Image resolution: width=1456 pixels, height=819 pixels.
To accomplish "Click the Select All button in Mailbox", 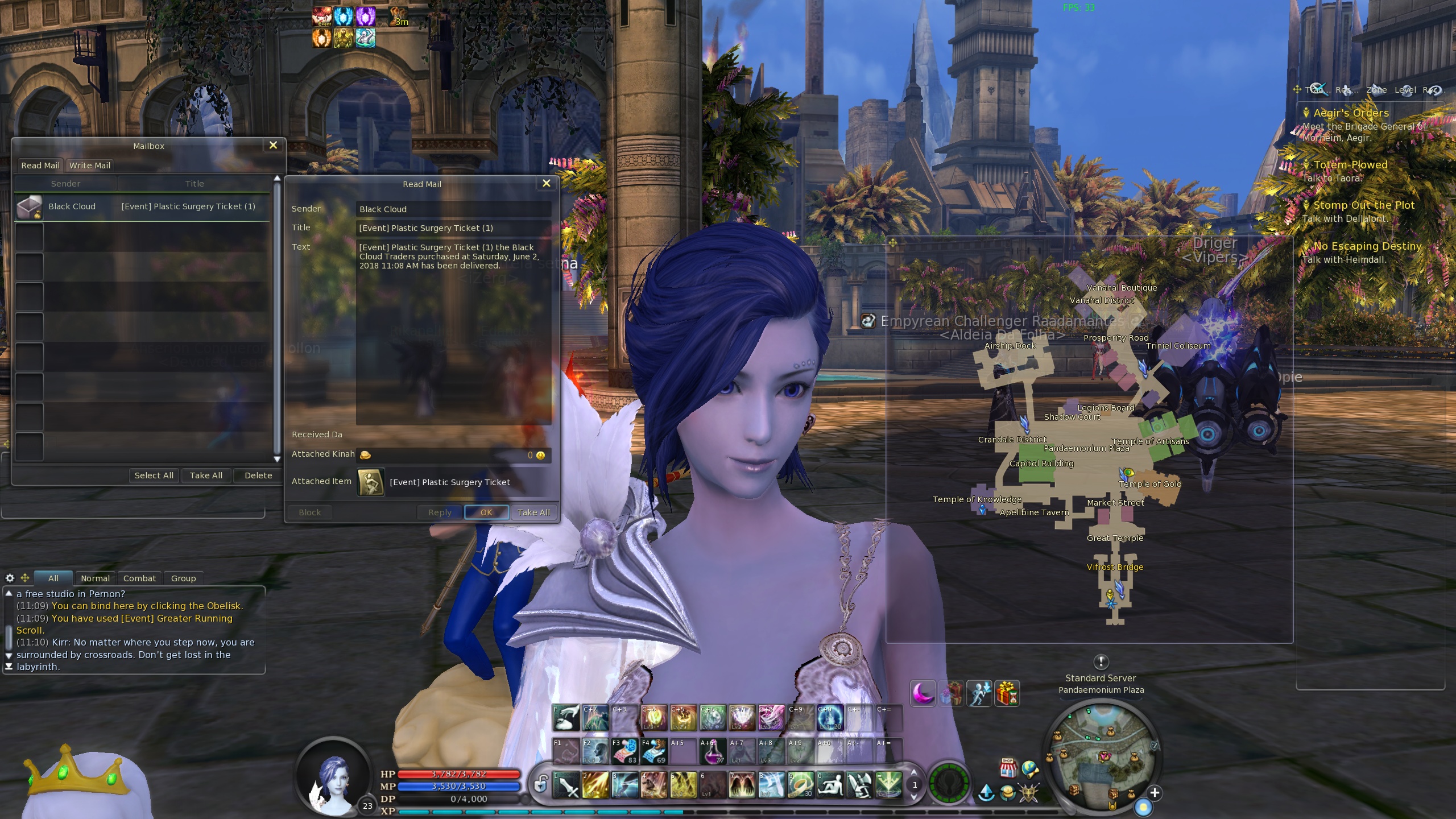I will pyautogui.click(x=154, y=475).
